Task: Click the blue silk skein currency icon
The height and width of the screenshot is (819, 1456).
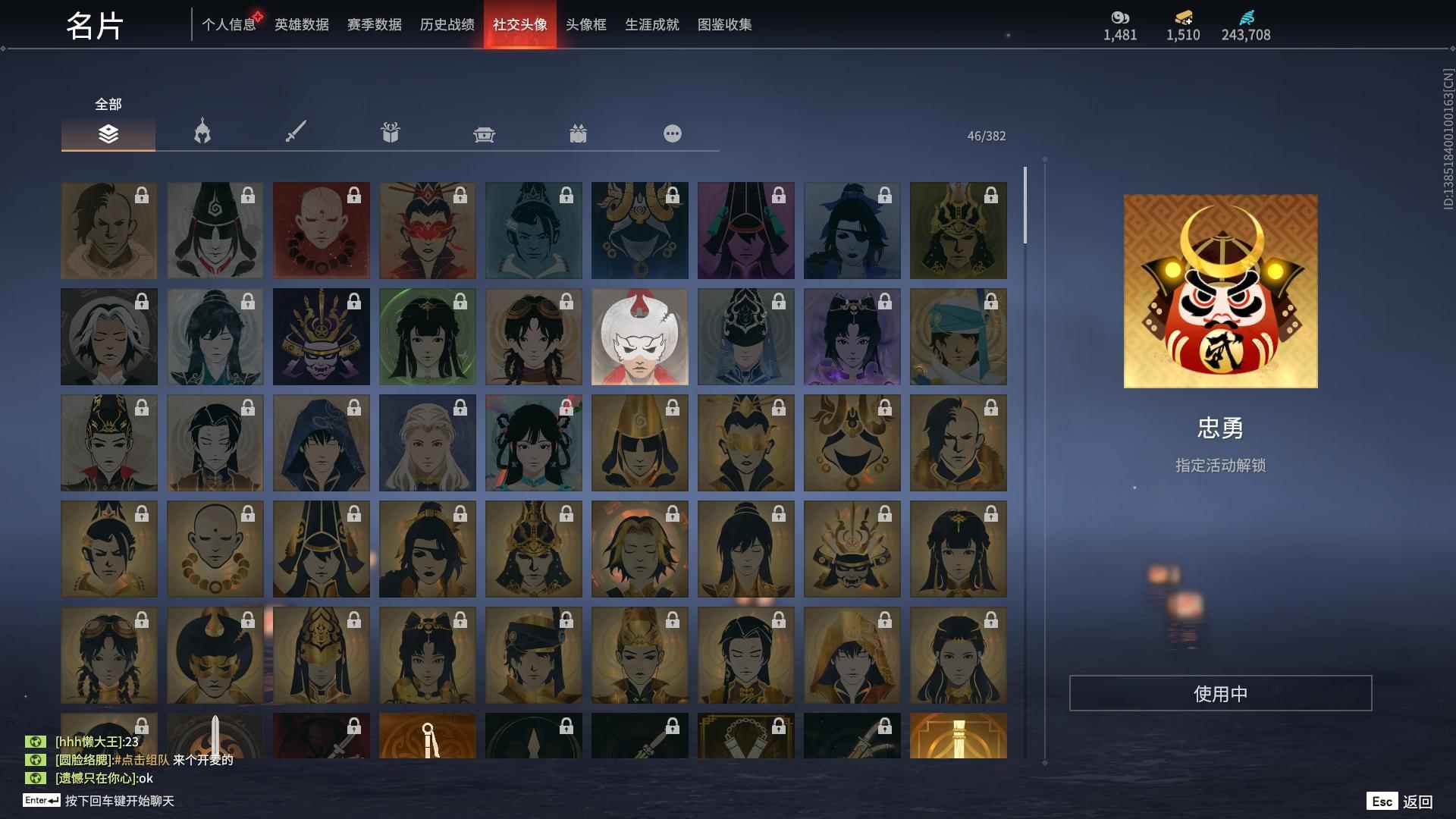Action: pos(1245,18)
